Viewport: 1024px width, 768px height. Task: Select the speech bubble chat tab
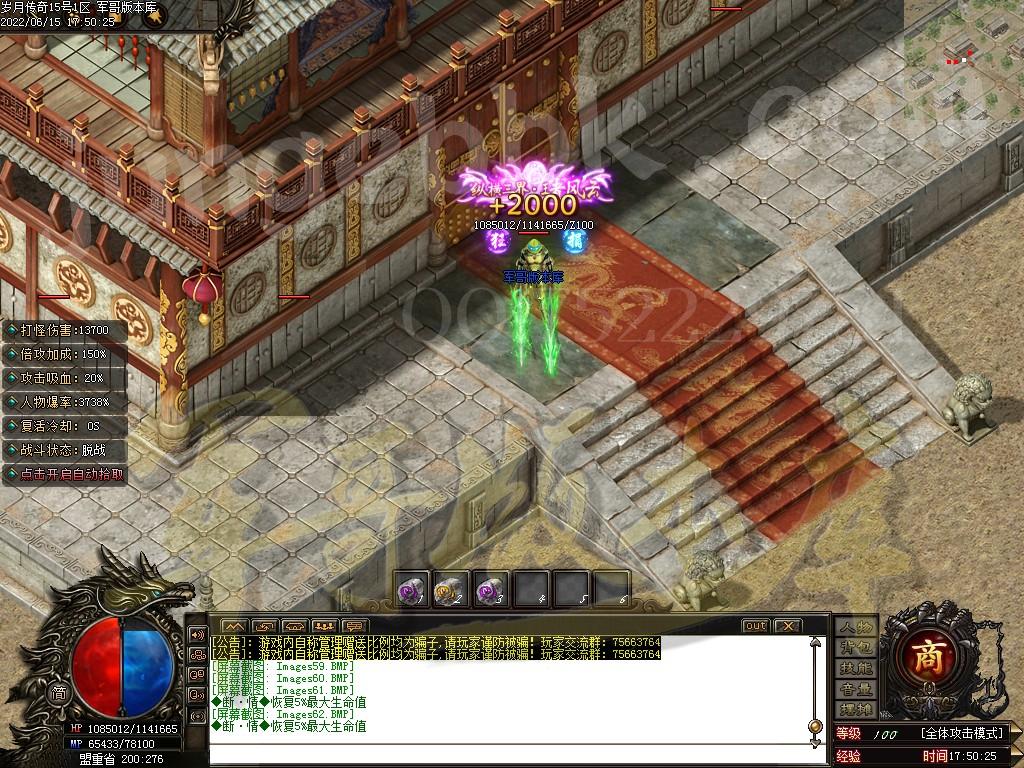coord(353,626)
